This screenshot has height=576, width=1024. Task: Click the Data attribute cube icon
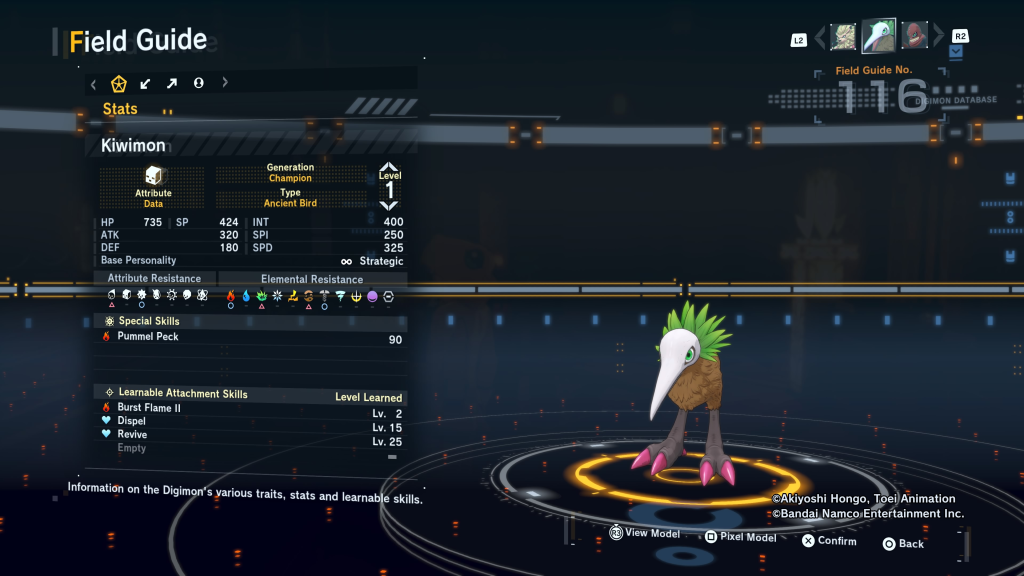153,175
